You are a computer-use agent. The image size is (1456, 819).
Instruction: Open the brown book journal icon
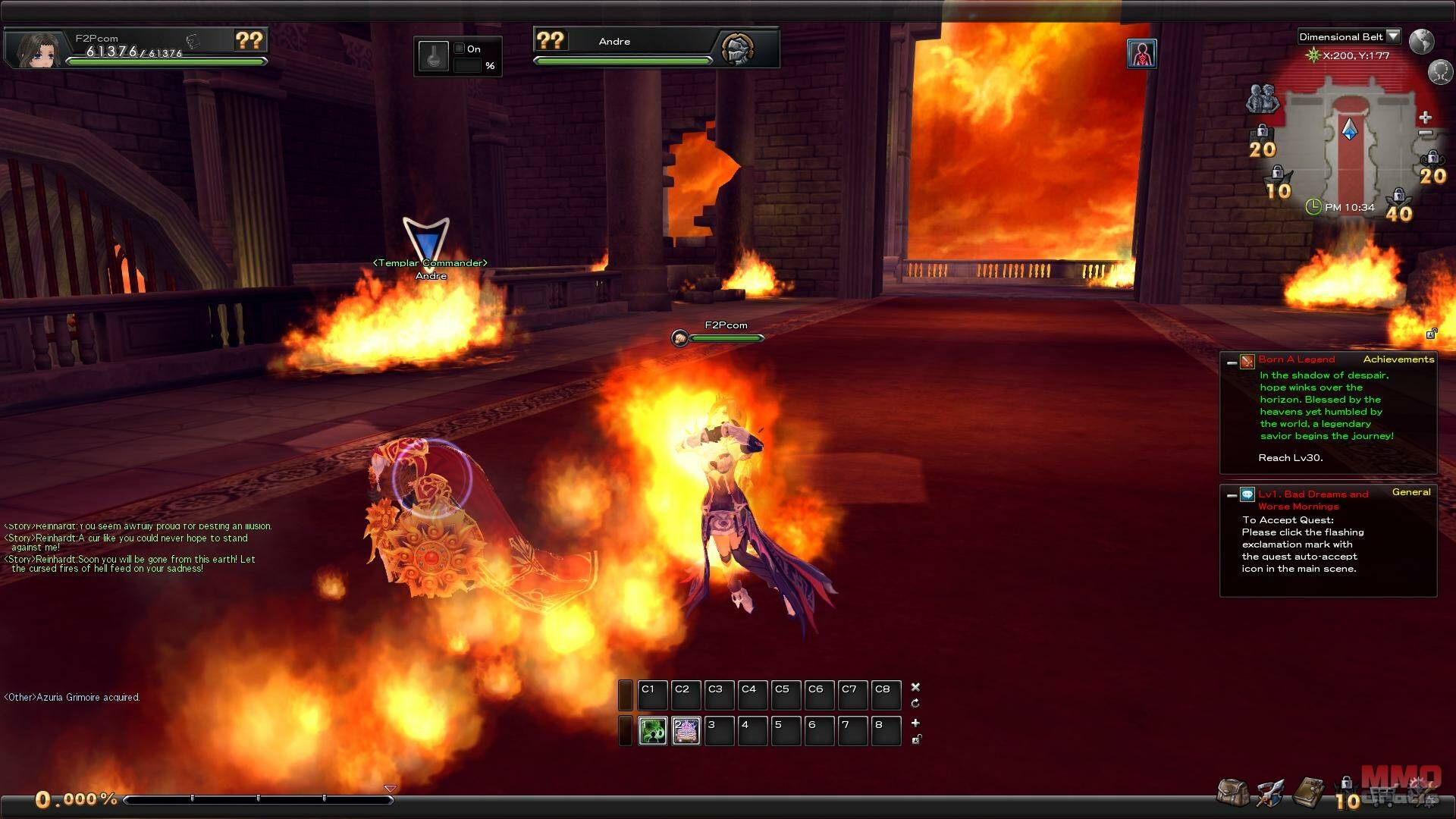pyautogui.click(x=1308, y=792)
